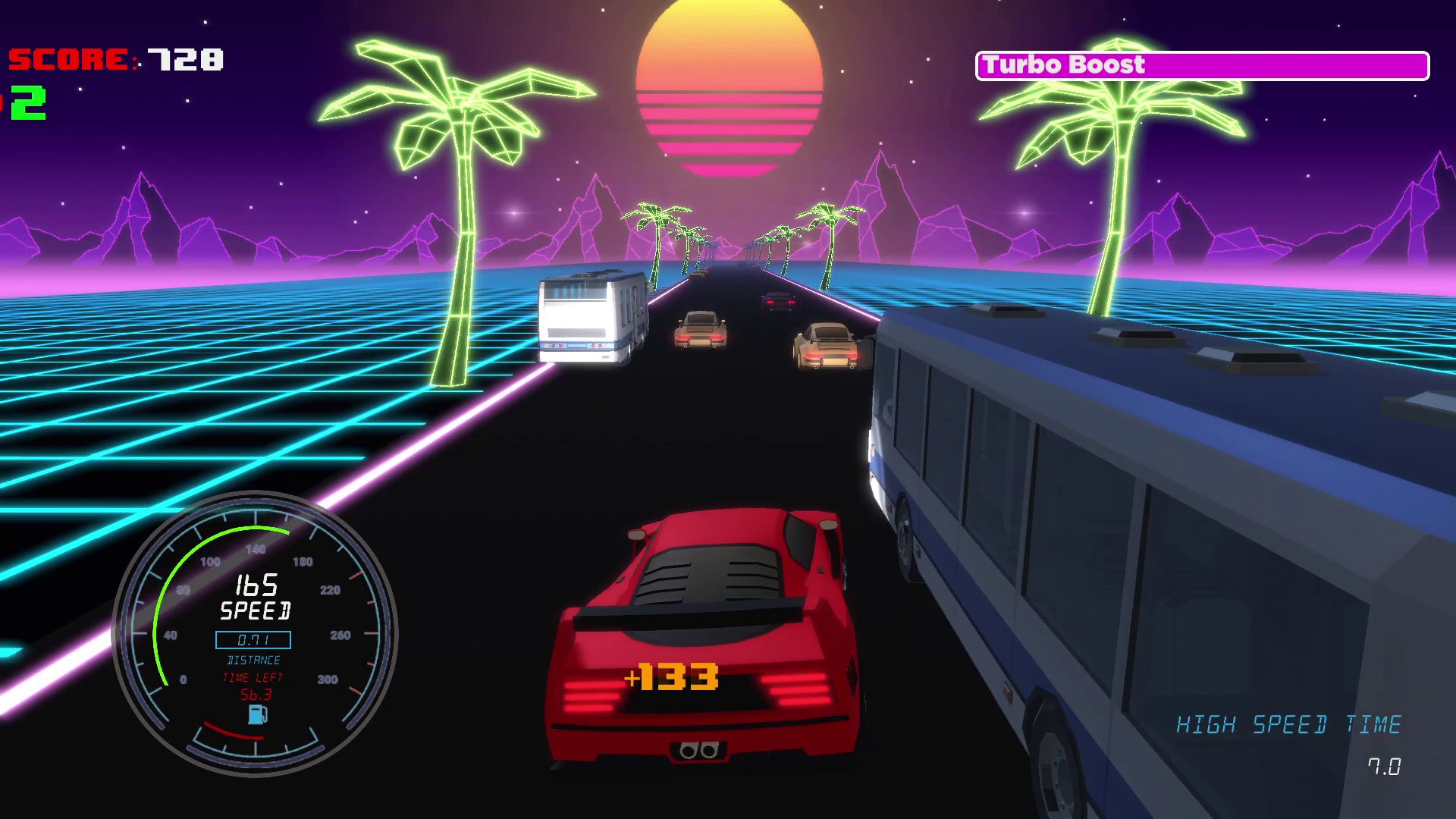Click the DISTANCE label inside the gauge
Viewport: 1456px width, 819px height.
click(x=253, y=660)
